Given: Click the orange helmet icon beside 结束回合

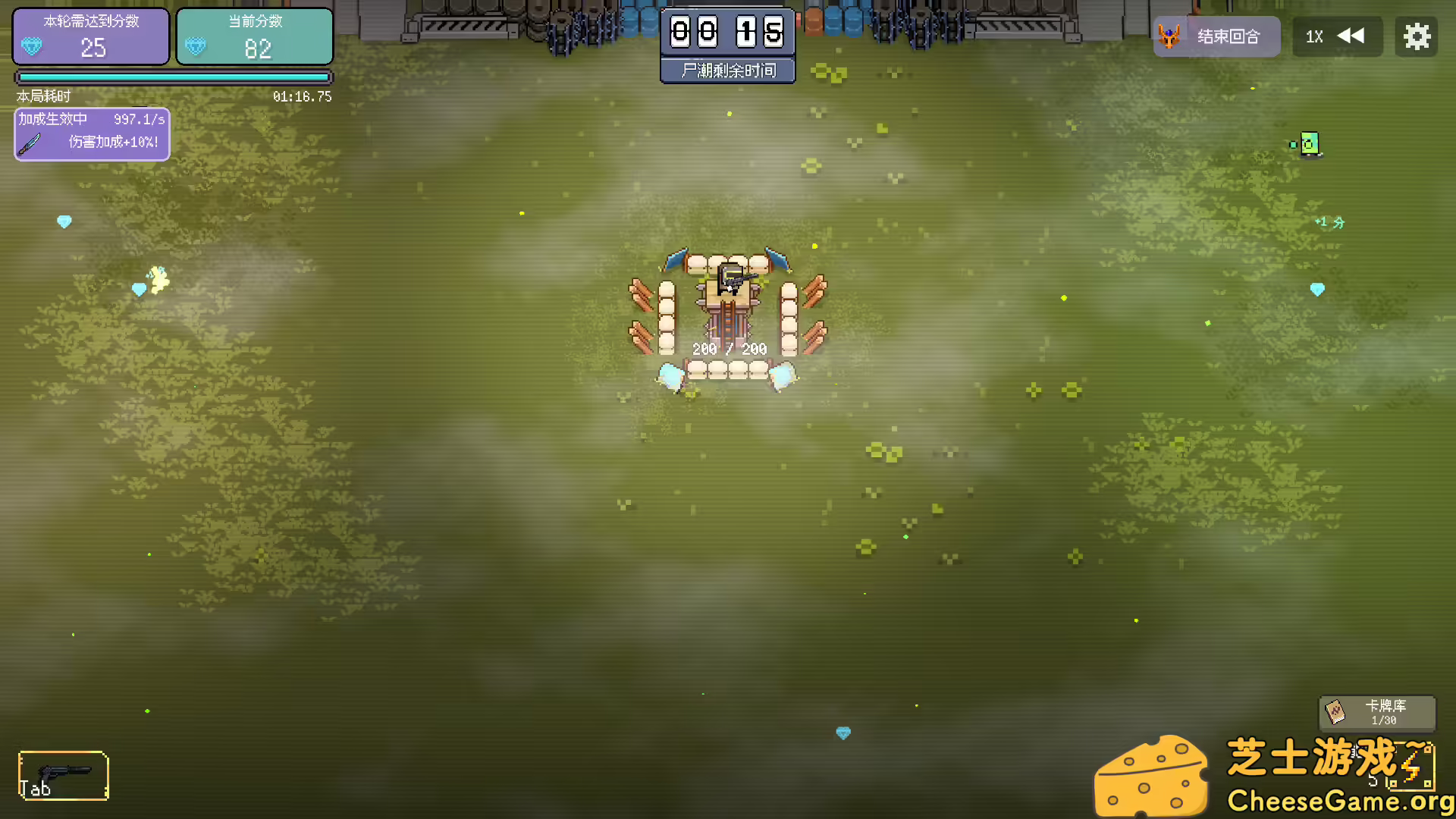Looking at the screenshot, I should pos(1170,36).
